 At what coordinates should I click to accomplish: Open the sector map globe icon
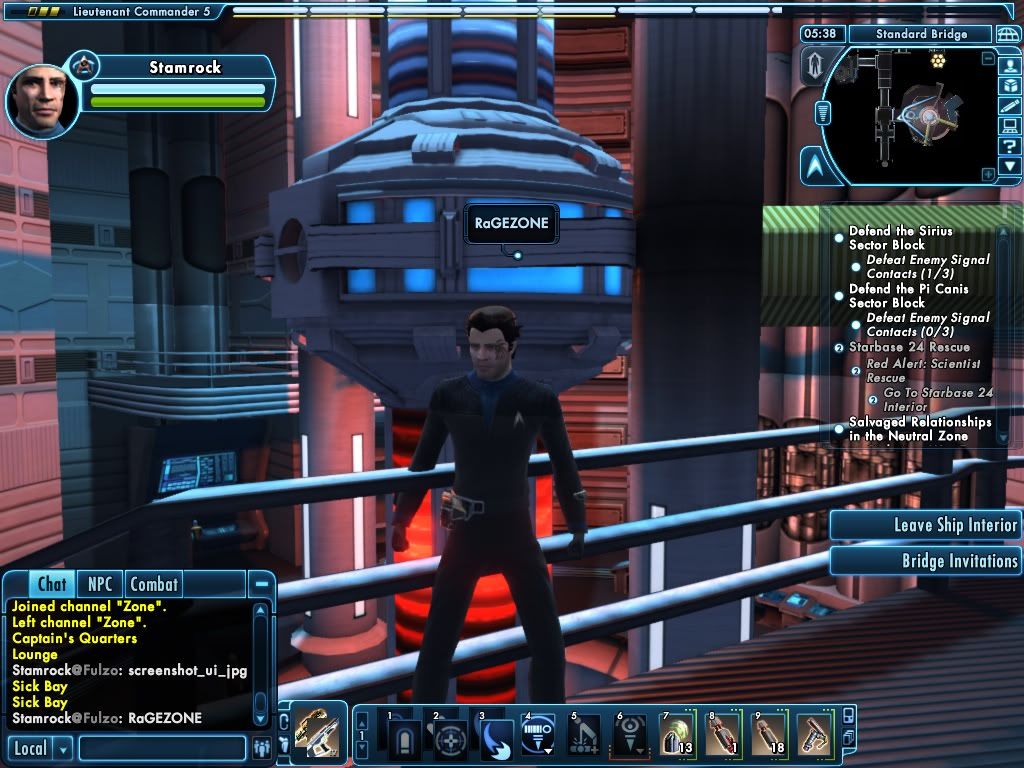click(1008, 34)
